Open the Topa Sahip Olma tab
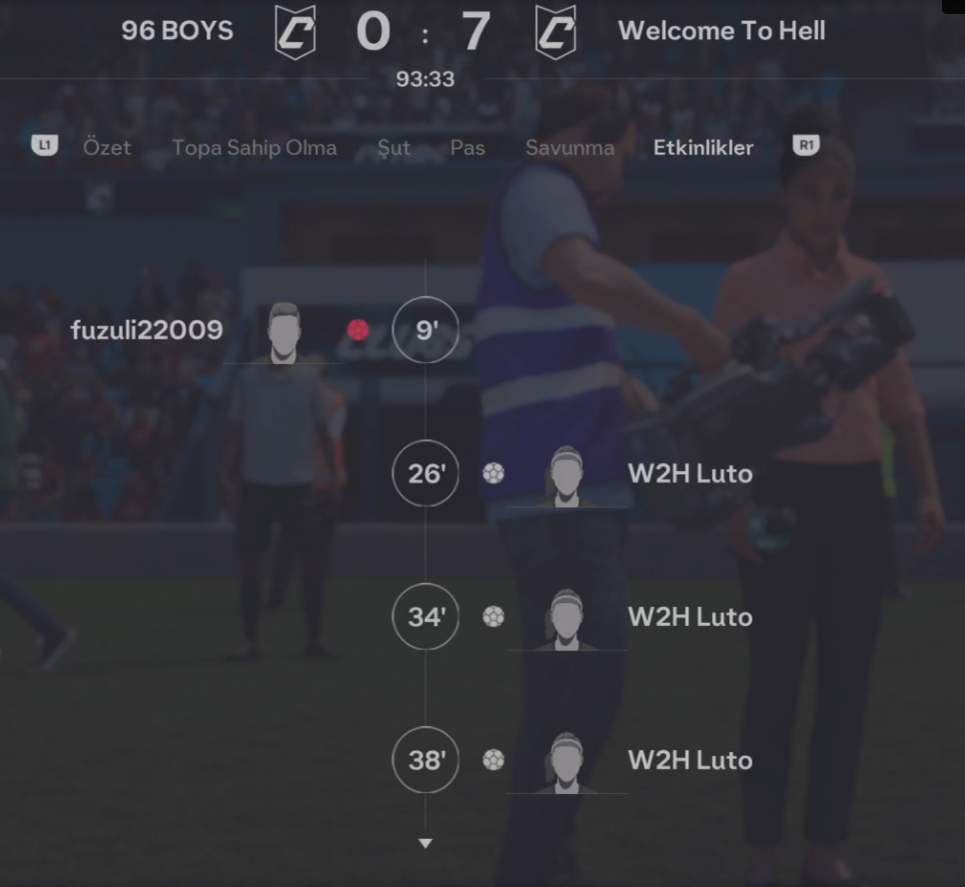Screen dimensions: 965x887 point(254,148)
